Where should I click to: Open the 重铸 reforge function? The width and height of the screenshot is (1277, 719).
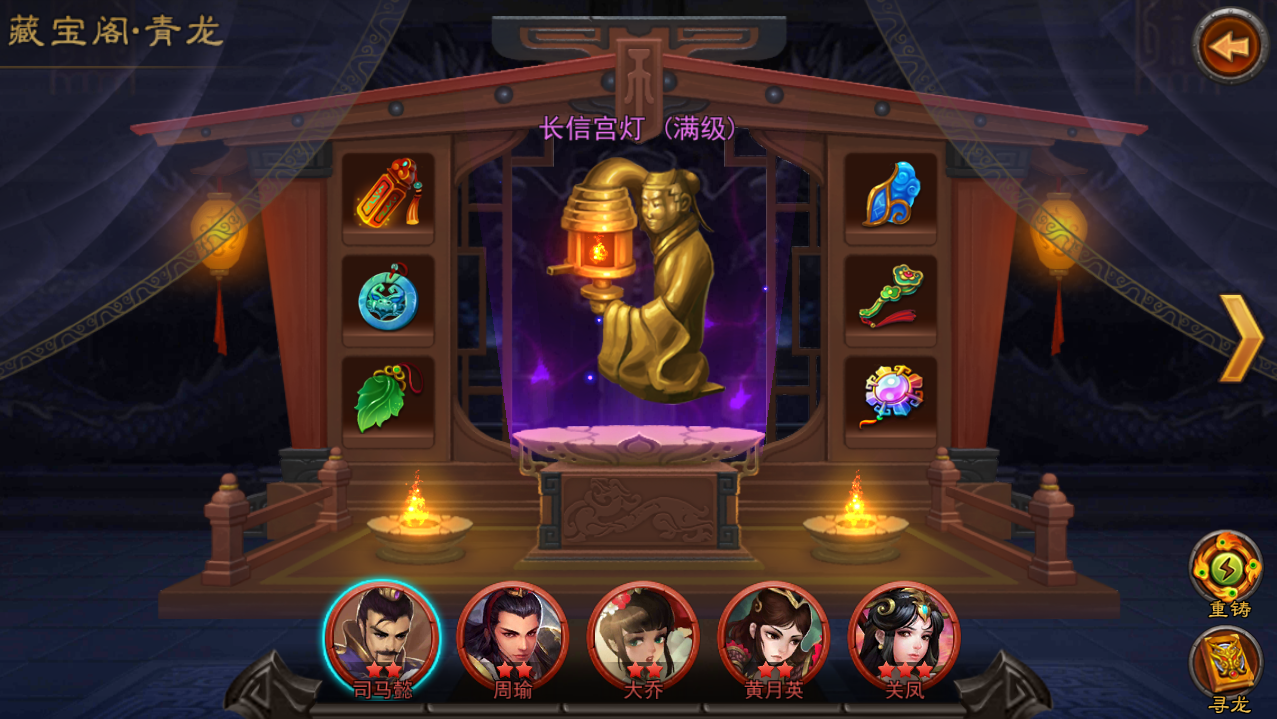click(1226, 569)
